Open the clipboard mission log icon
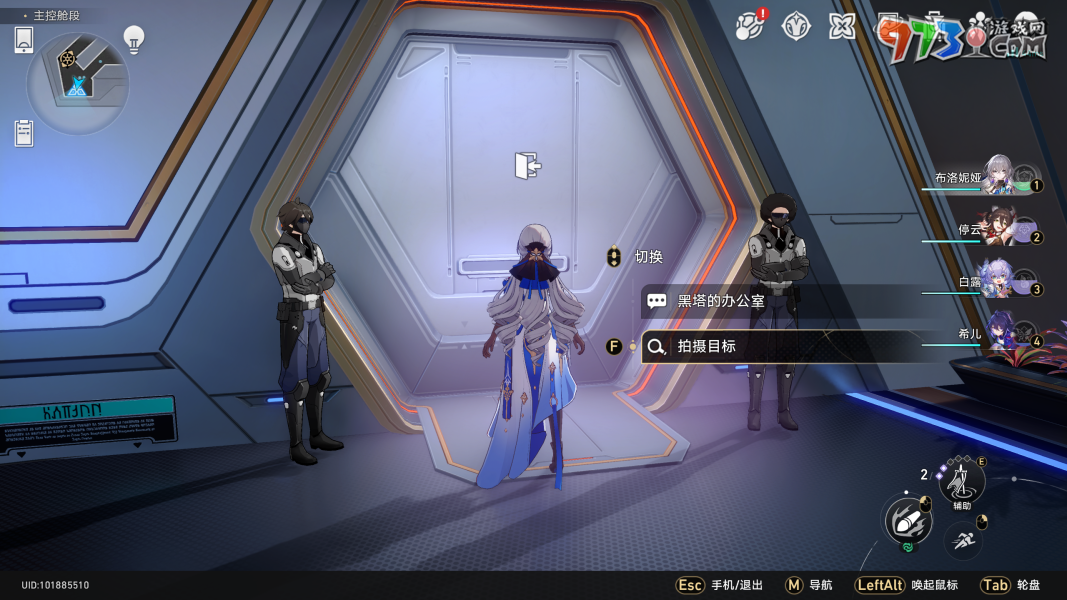Screen dimensions: 1067x600 [x=25, y=133]
